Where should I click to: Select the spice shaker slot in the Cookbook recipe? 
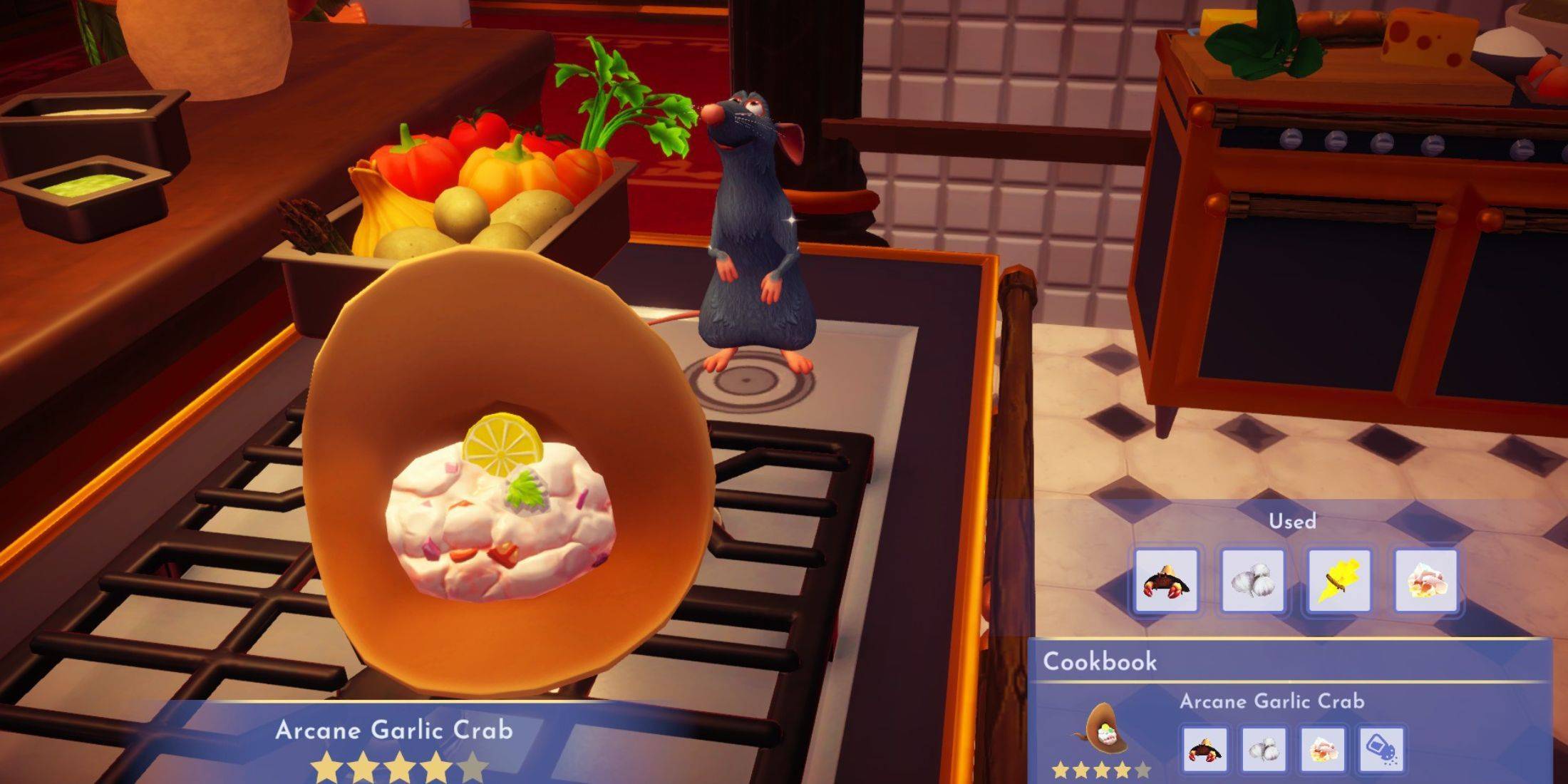click(1381, 749)
